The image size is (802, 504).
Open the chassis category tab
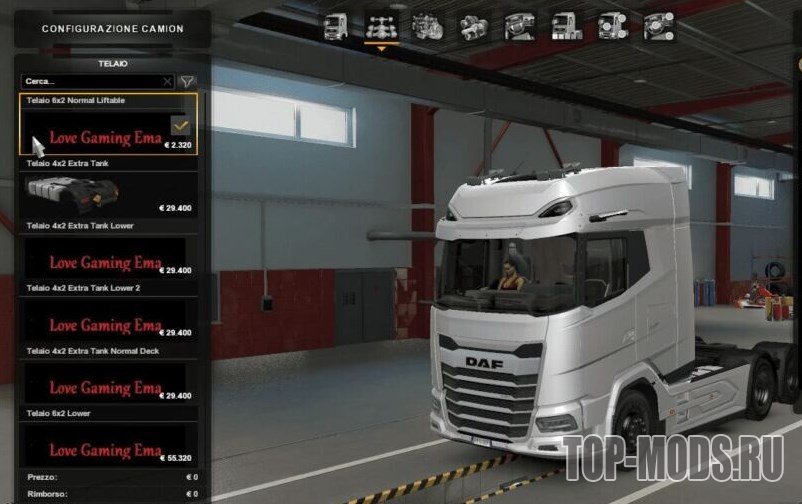380,28
